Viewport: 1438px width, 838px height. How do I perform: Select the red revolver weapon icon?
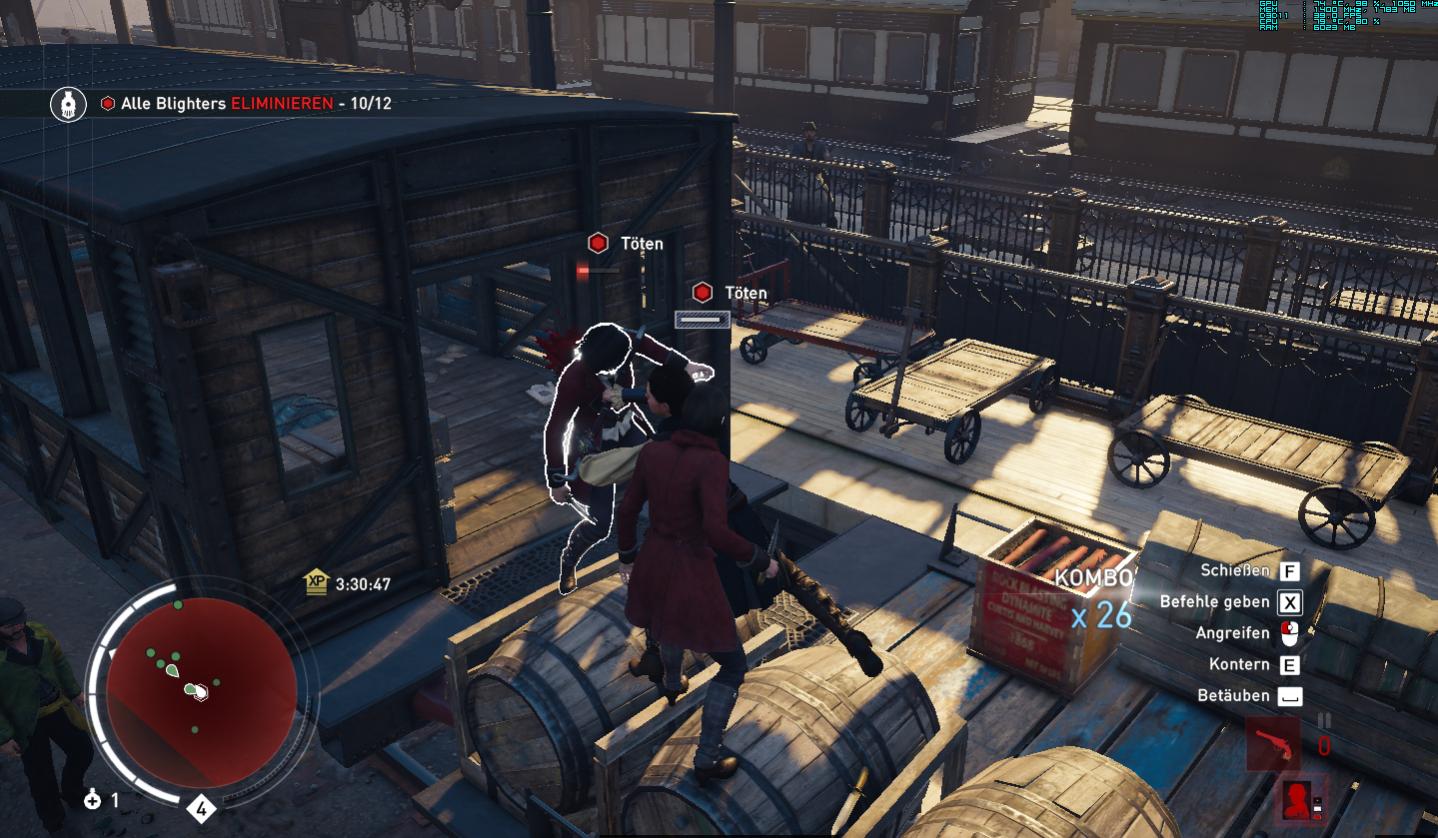point(1273,744)
